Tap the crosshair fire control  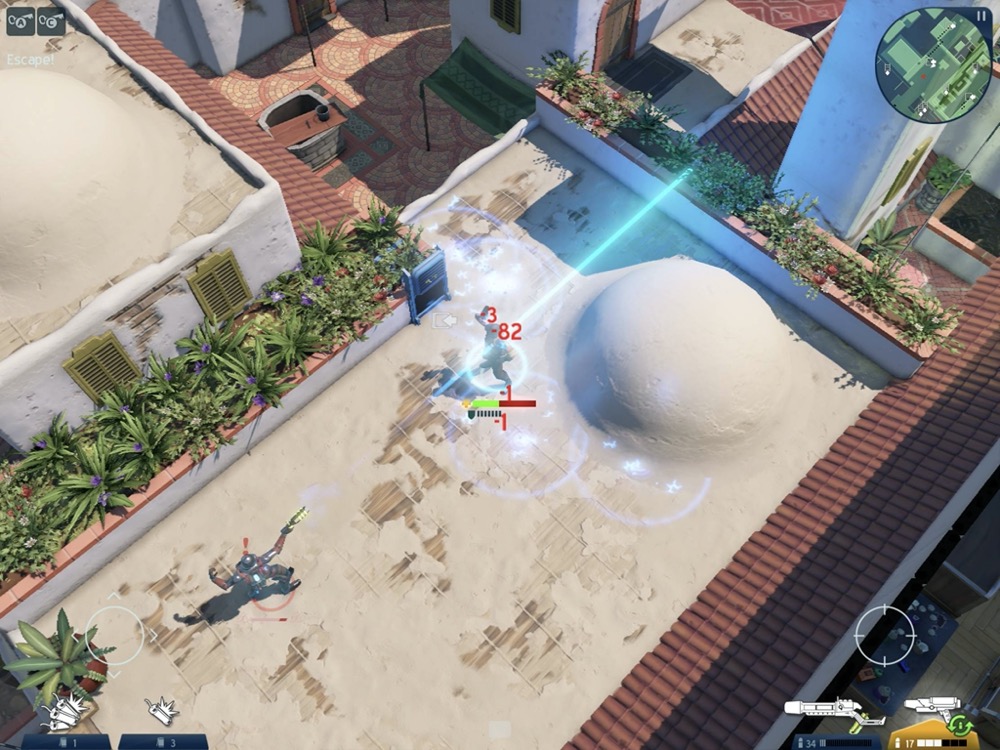(x=884, y=633)
